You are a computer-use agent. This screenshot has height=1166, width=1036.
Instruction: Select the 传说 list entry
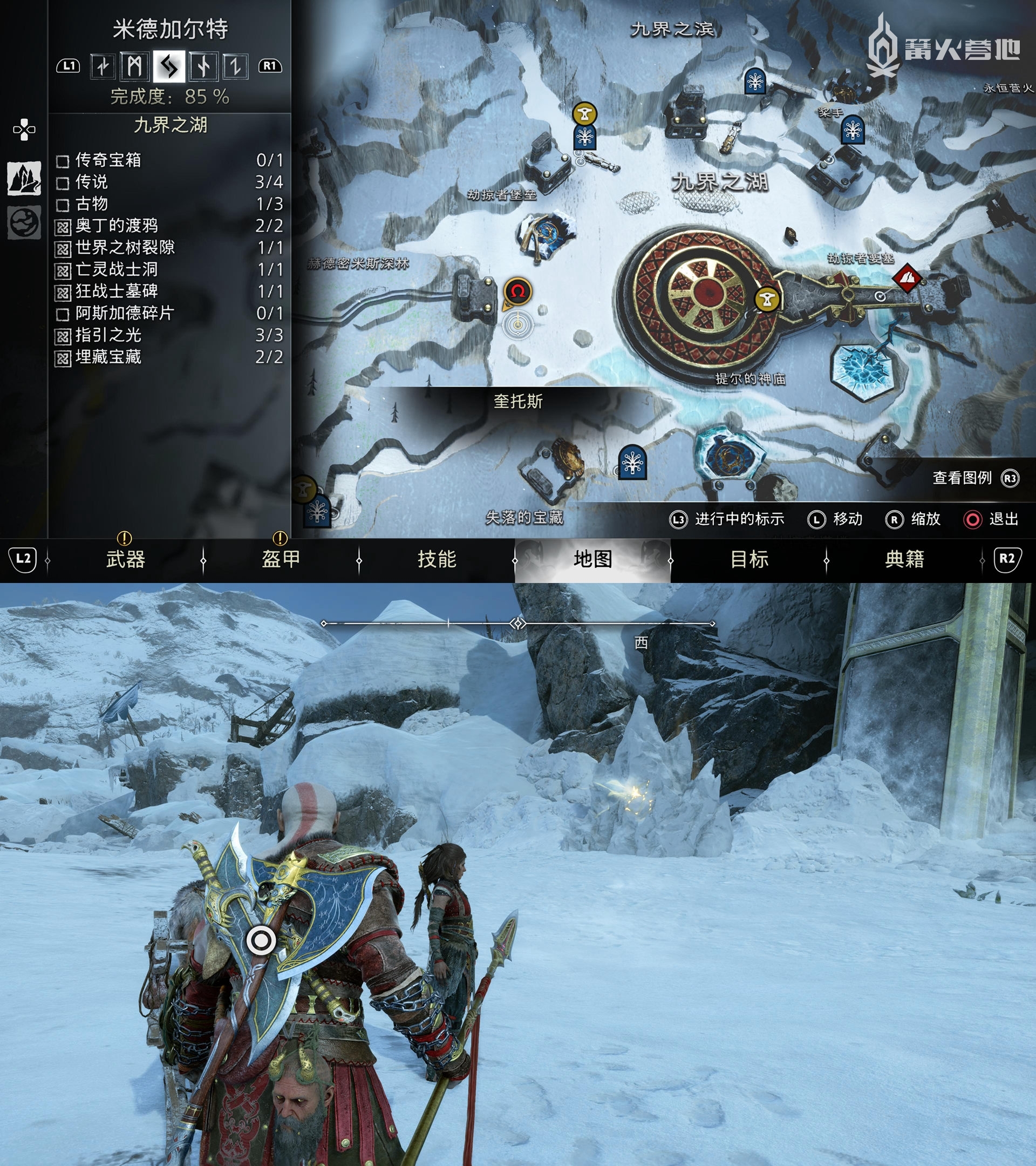[169, 182]
